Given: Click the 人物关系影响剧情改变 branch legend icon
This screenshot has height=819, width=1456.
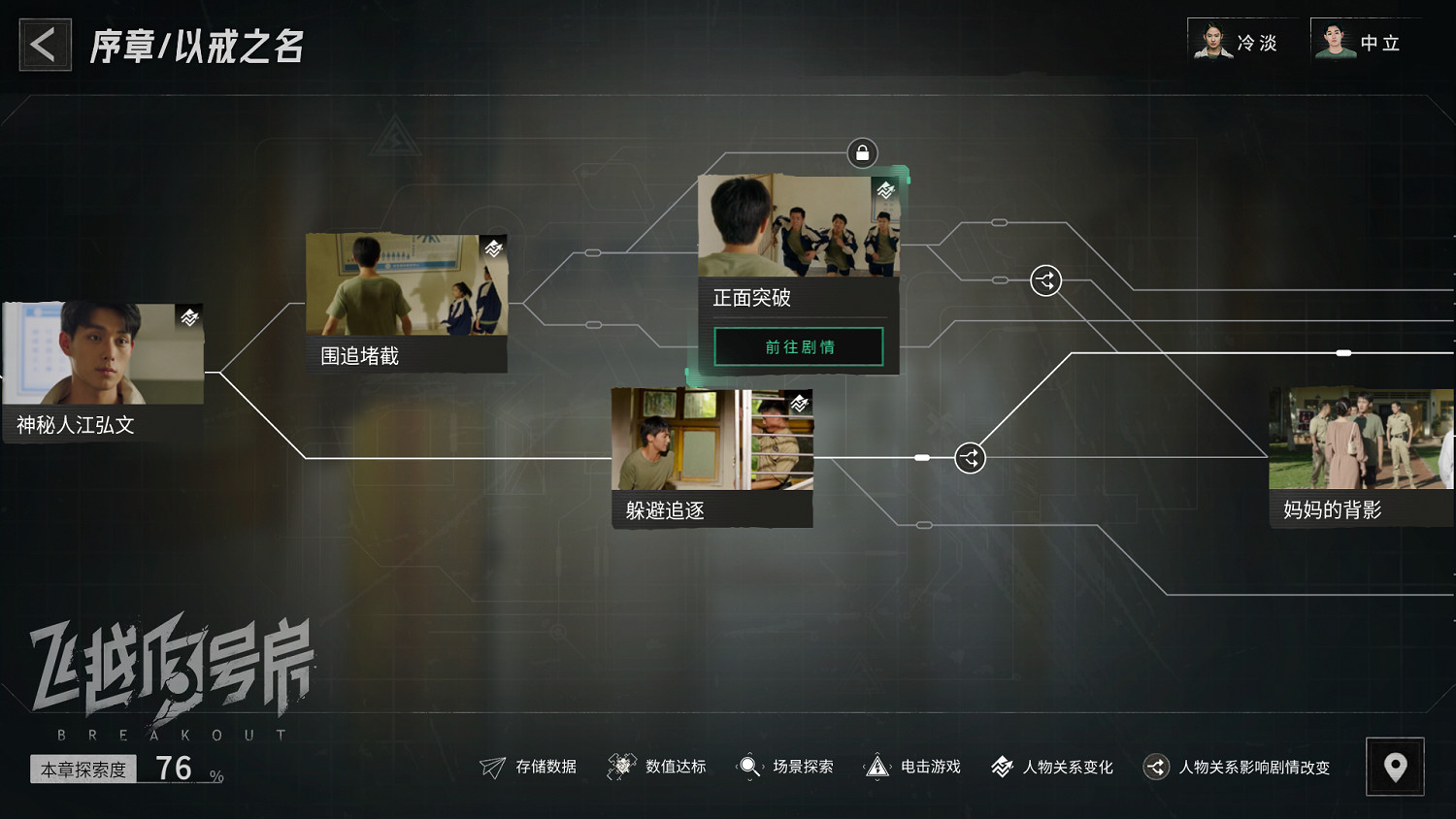Looking at the screenshot, I should coord(1155,767).
